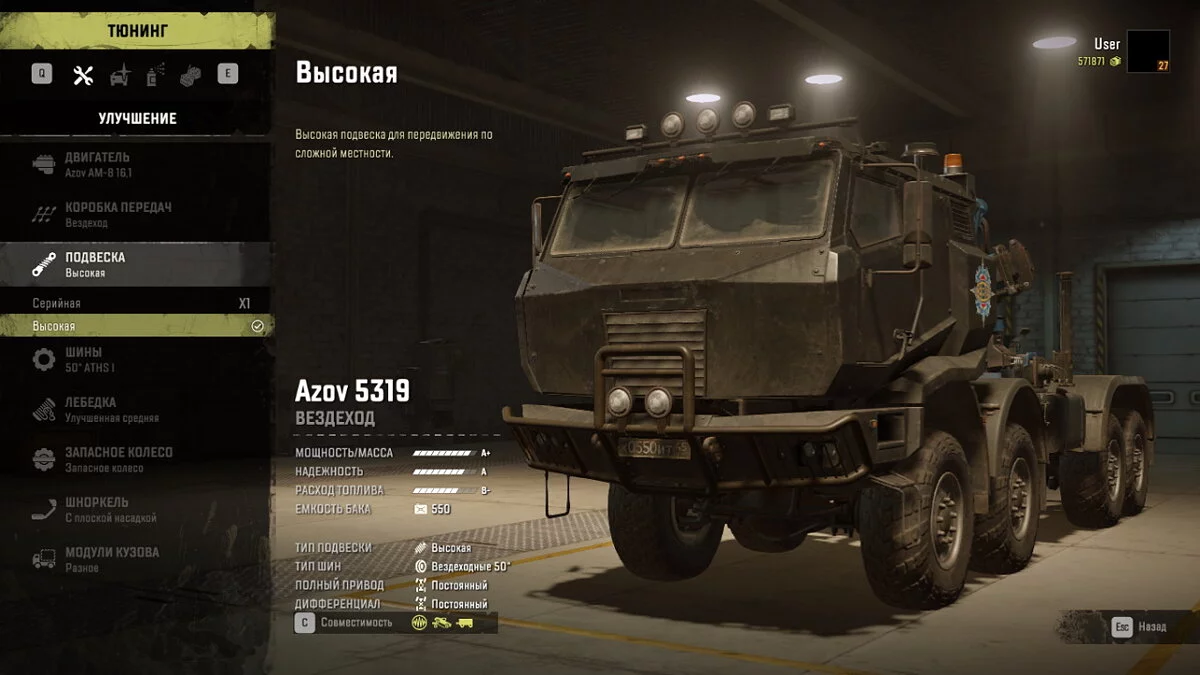Viewport: 1200px width, 675px height.
Task: Open the Шины tires category
Action: (136, 359)
